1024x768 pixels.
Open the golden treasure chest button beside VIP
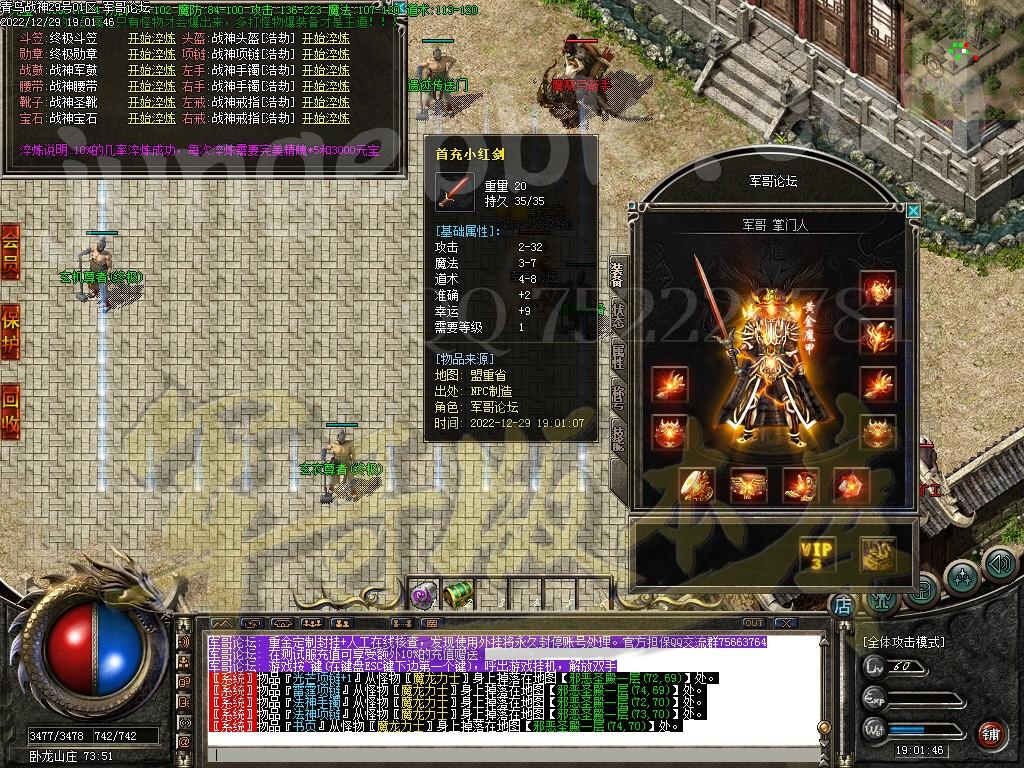(x=877, y=553)
